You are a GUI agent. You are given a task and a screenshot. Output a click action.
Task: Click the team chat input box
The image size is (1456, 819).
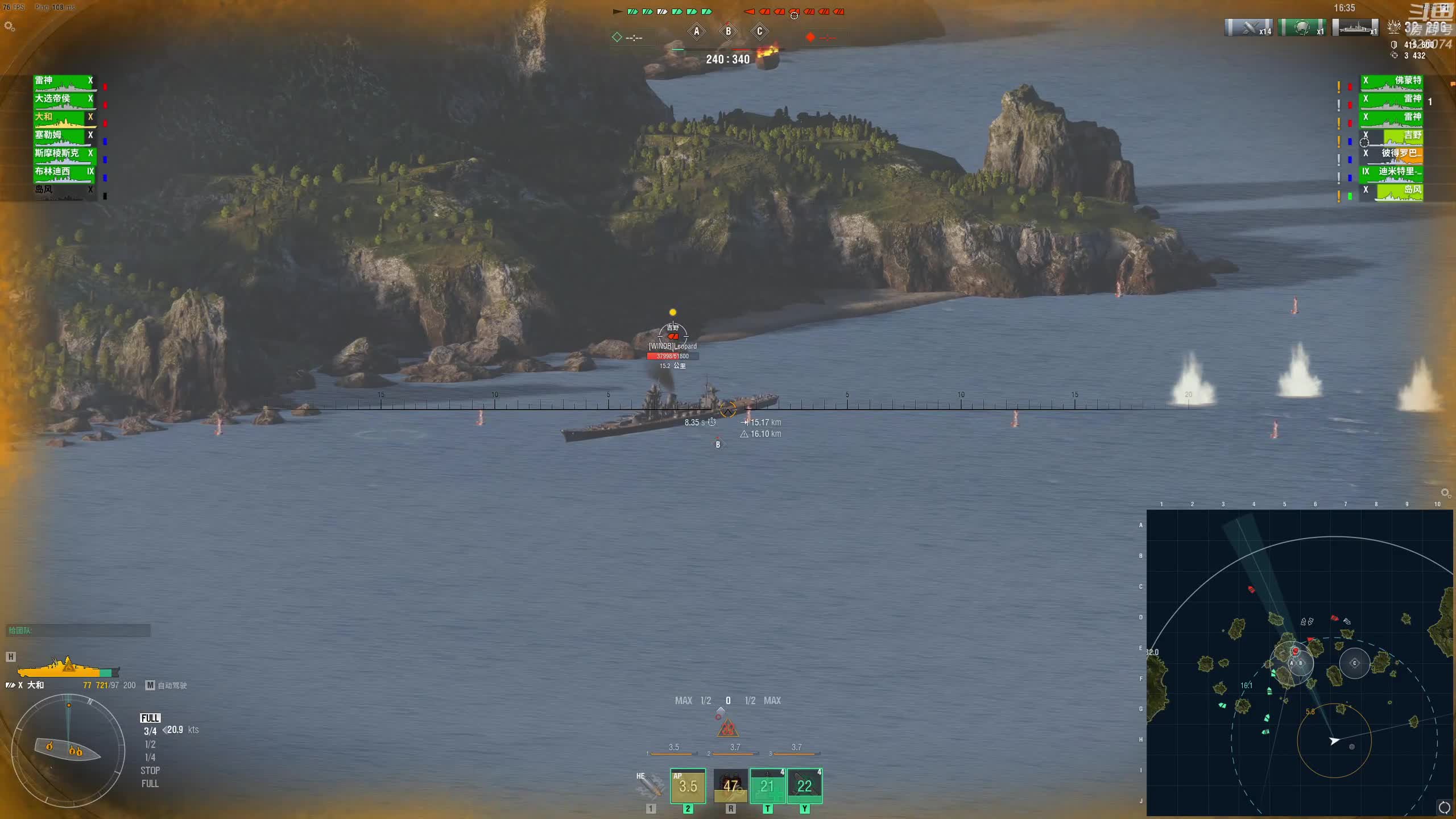78,630
